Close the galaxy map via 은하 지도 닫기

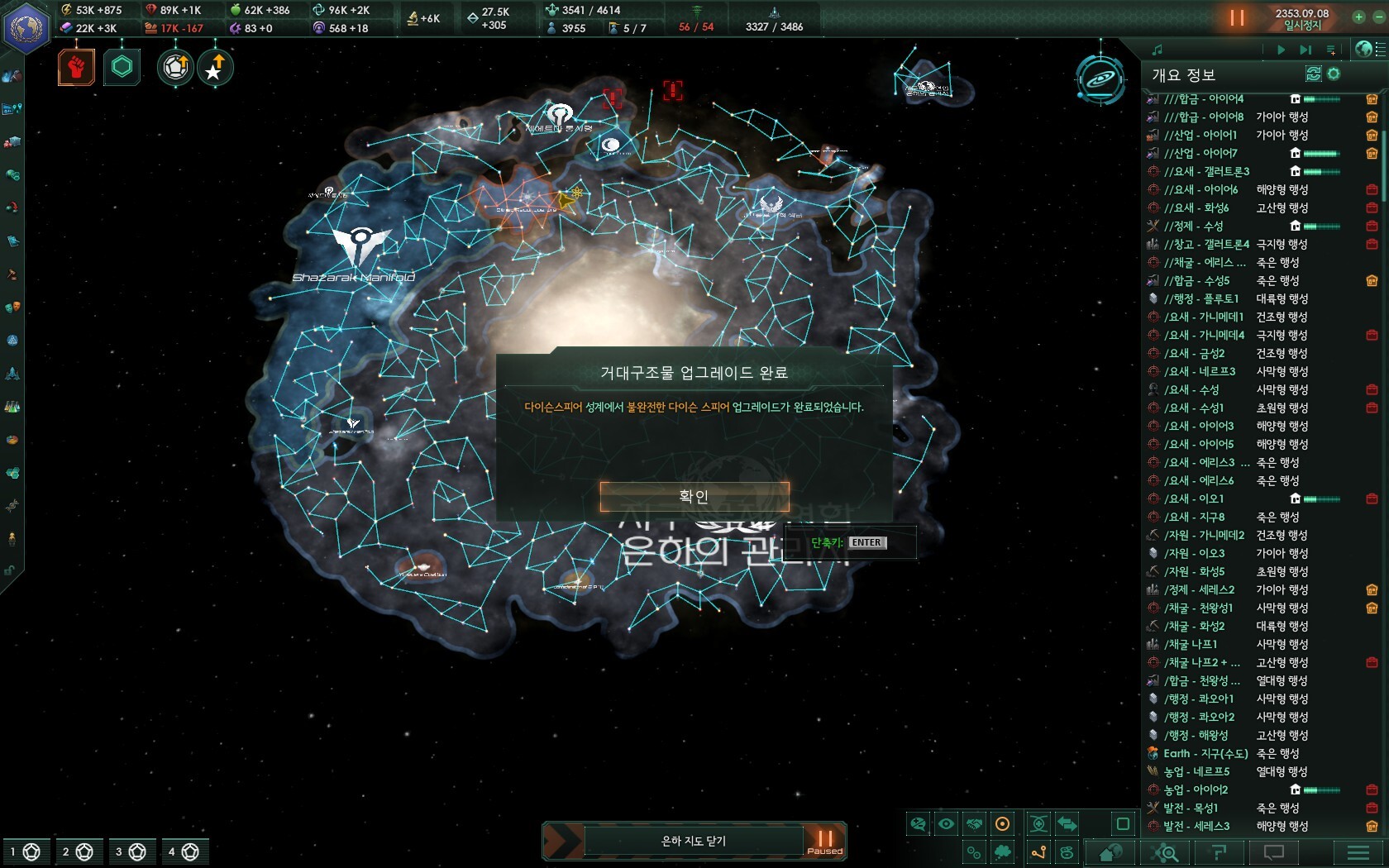(x=693, y=841)
